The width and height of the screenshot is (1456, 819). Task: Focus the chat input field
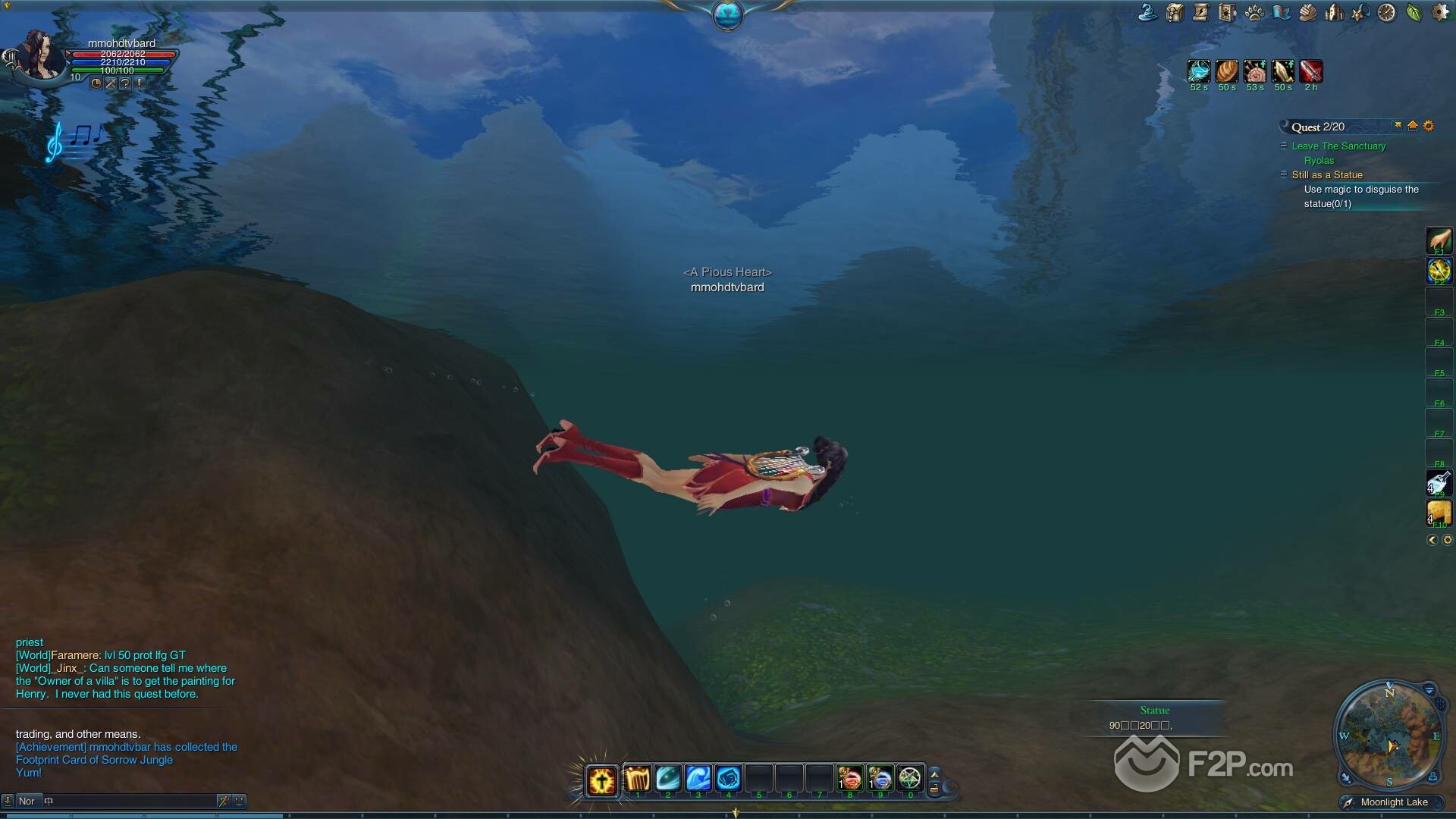click(129, 801)
